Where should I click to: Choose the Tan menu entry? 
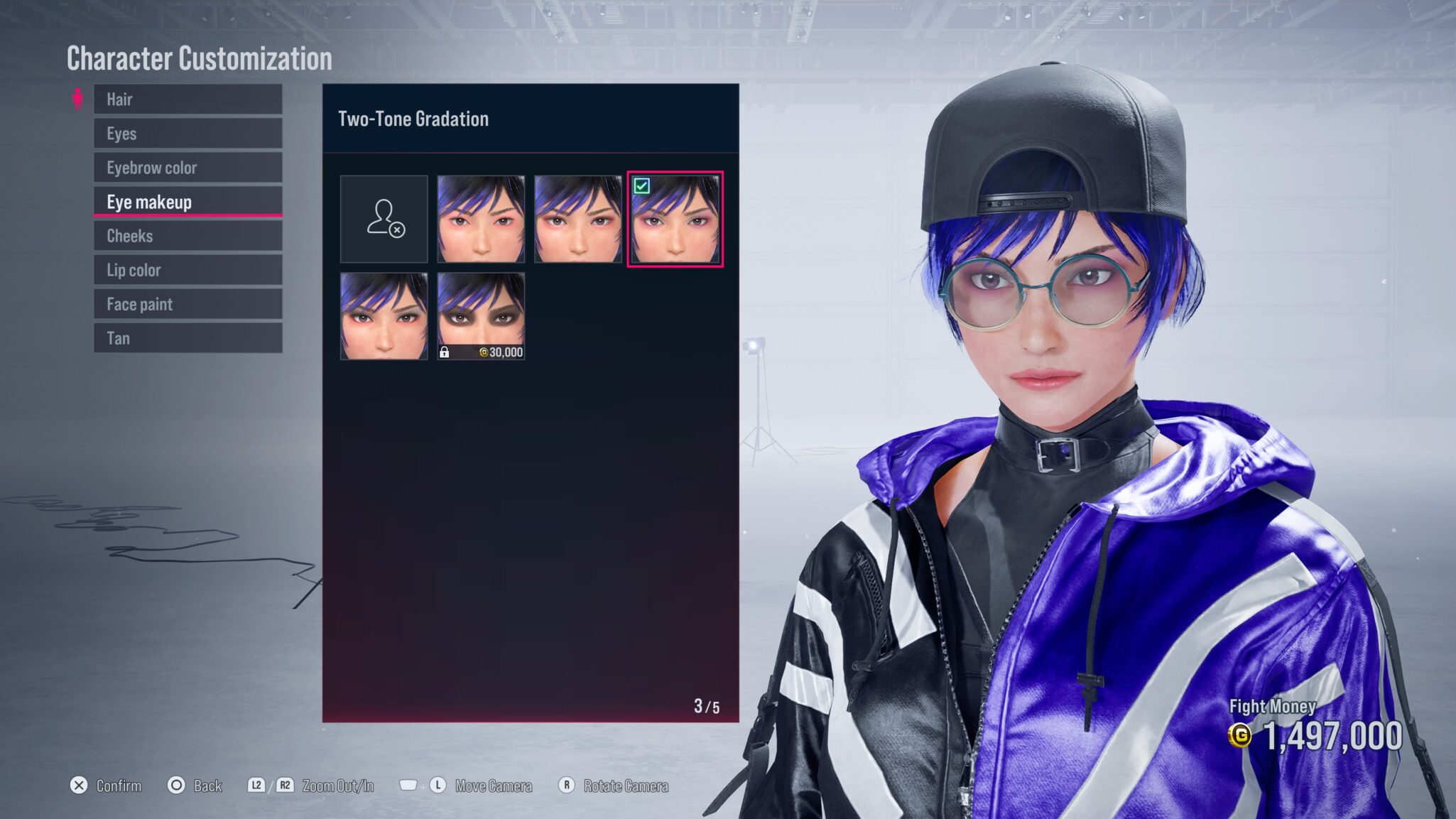pos(188,338)
